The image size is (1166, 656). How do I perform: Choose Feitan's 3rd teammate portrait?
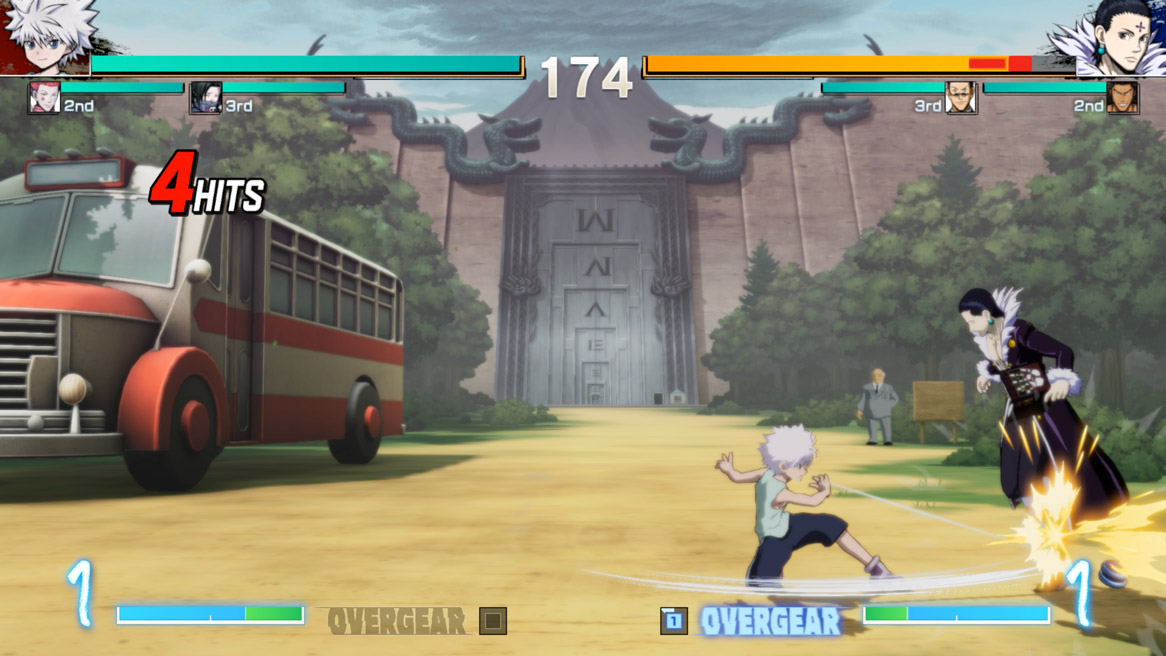(206, 98)
